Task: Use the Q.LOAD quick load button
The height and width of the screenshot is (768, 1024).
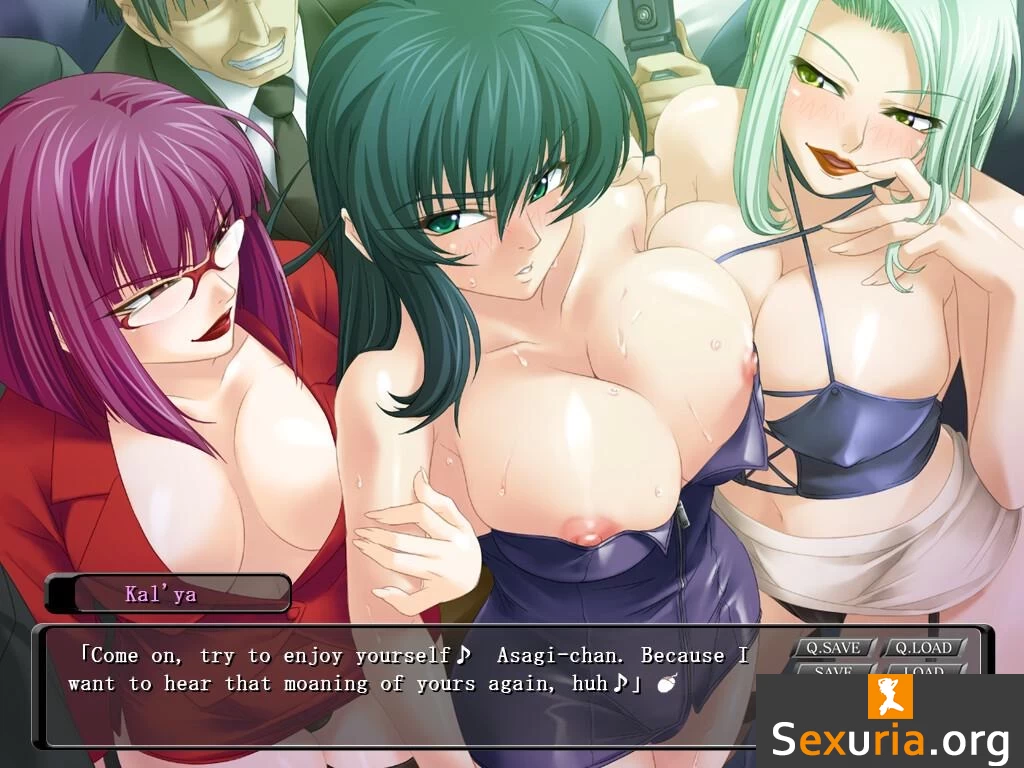Action: tap(923, 648)
